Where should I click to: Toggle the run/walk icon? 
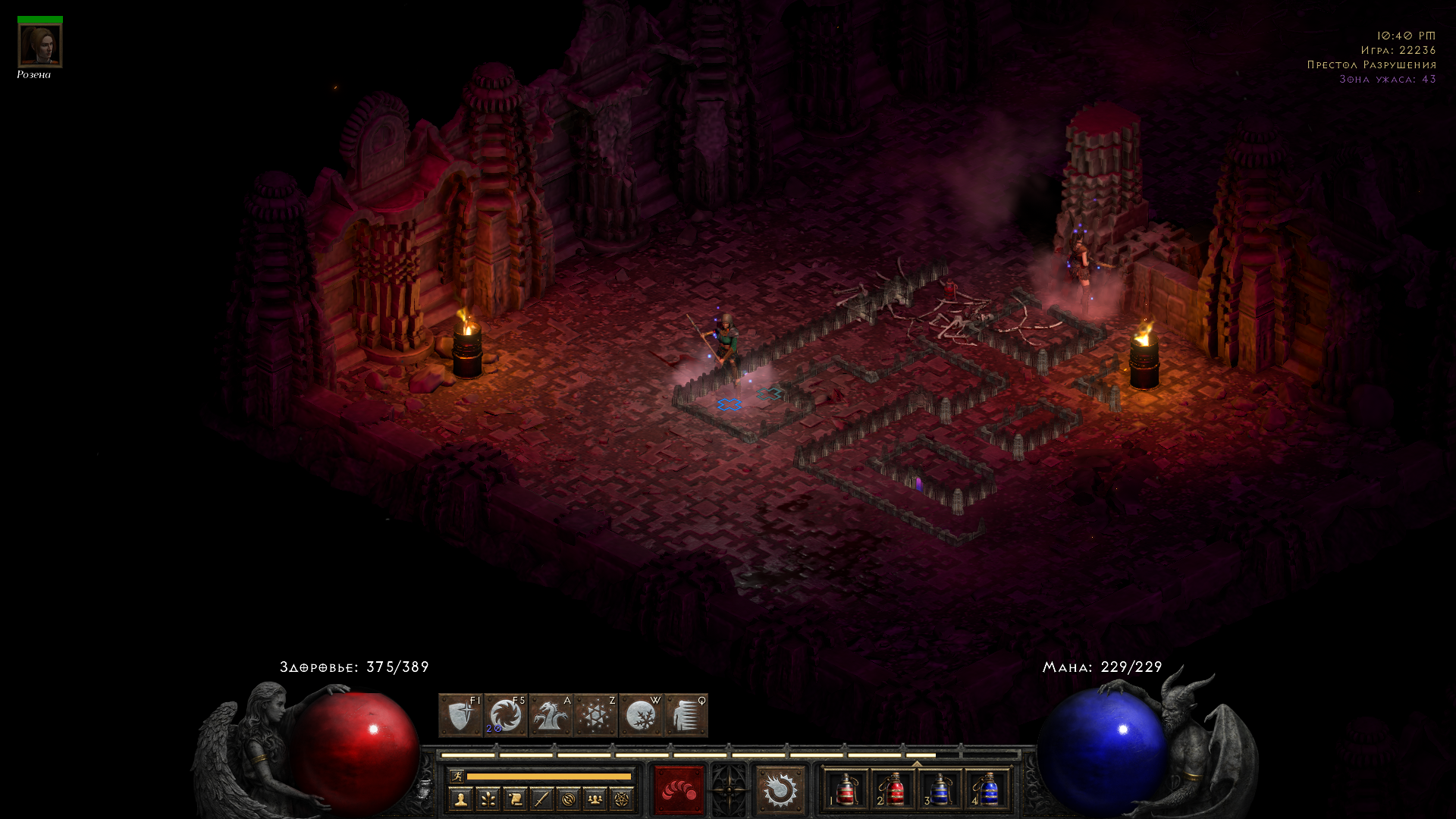457,776
